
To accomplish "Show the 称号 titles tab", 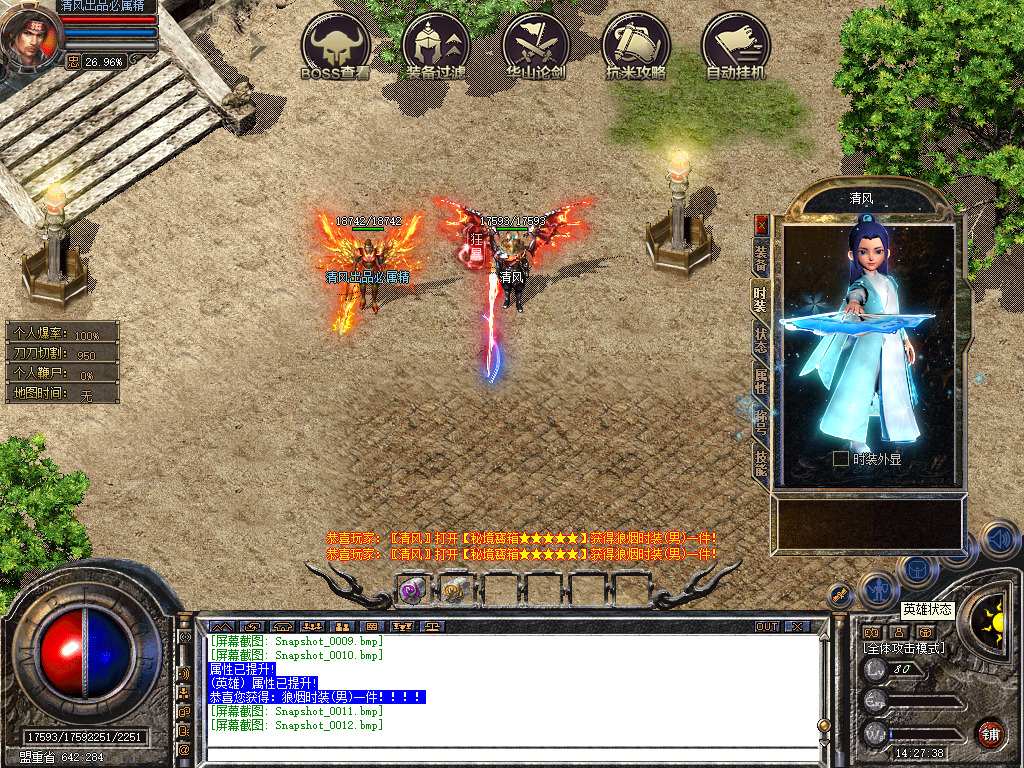I will pos(761,420).
